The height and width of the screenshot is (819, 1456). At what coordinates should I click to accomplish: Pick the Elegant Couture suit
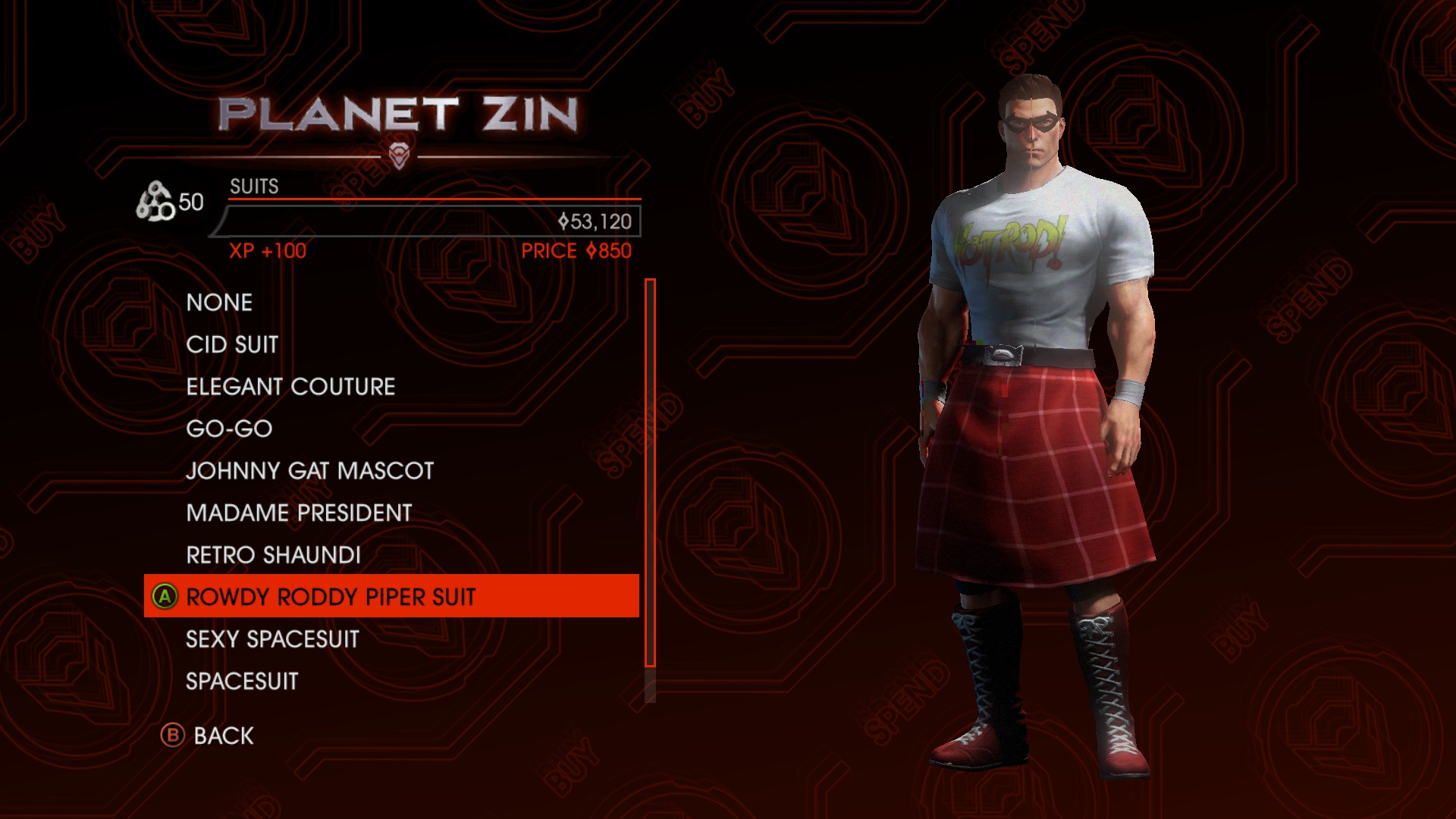[290, 387]
